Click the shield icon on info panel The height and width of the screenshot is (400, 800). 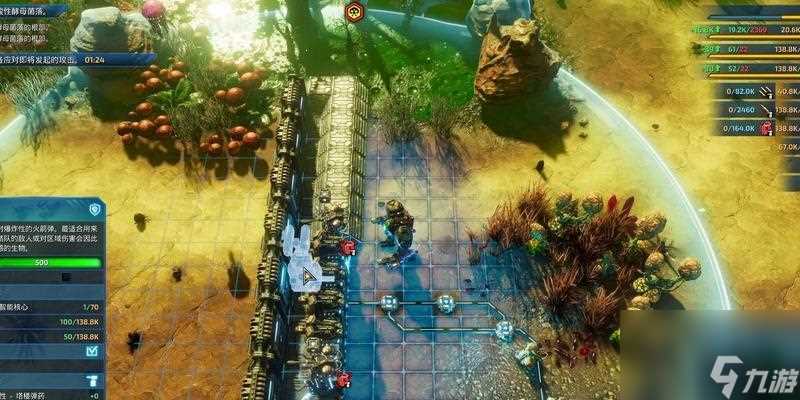[95, 209]
